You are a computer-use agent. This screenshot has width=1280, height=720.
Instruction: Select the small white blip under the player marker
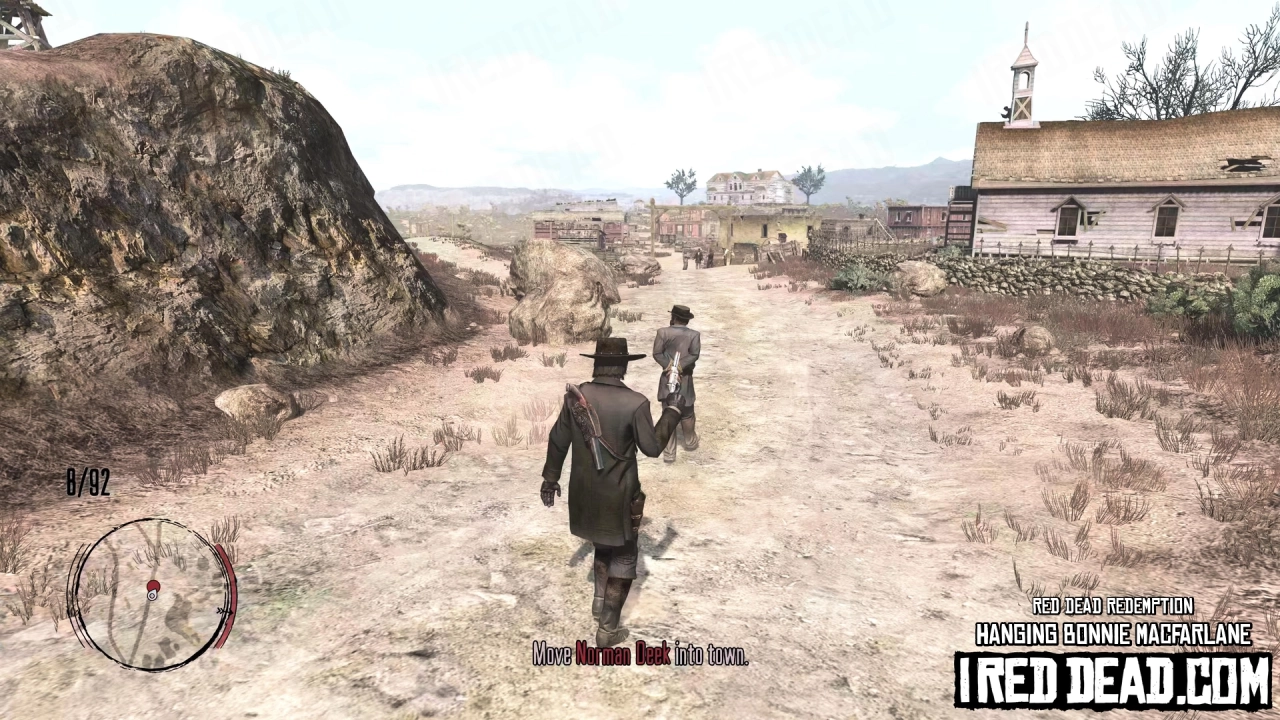(x=152, y=596)
